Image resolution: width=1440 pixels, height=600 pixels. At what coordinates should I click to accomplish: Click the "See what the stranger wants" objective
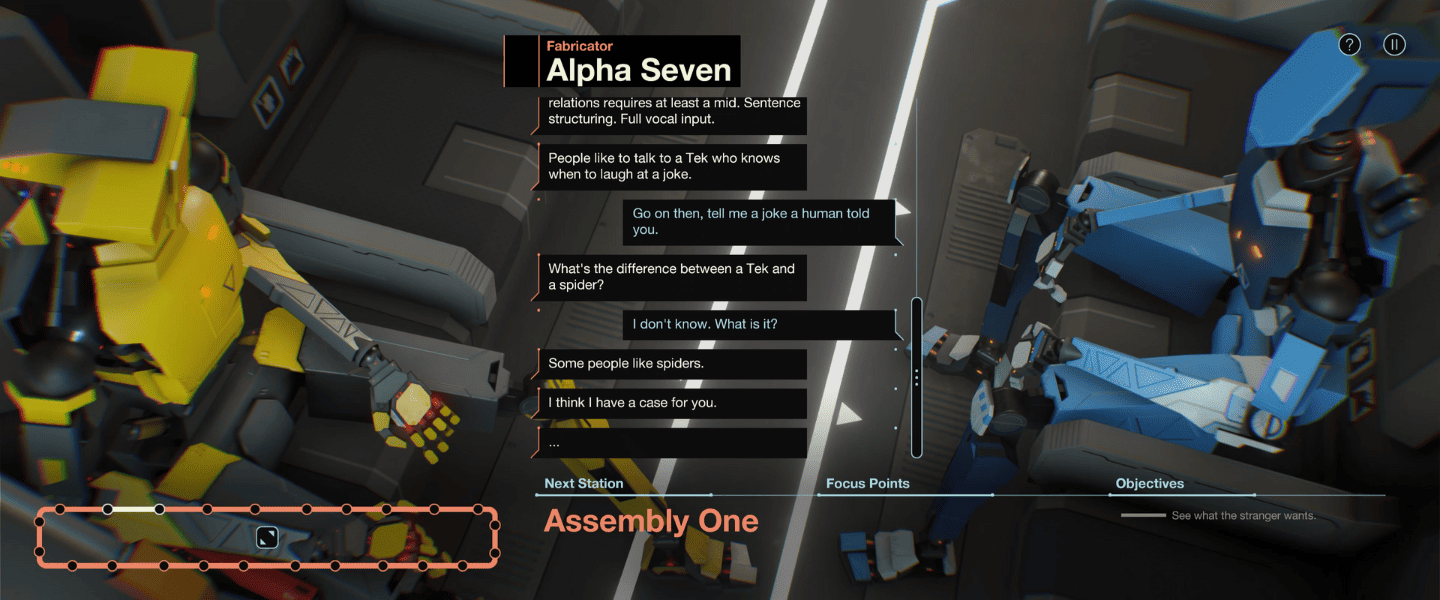point(1243,516)
